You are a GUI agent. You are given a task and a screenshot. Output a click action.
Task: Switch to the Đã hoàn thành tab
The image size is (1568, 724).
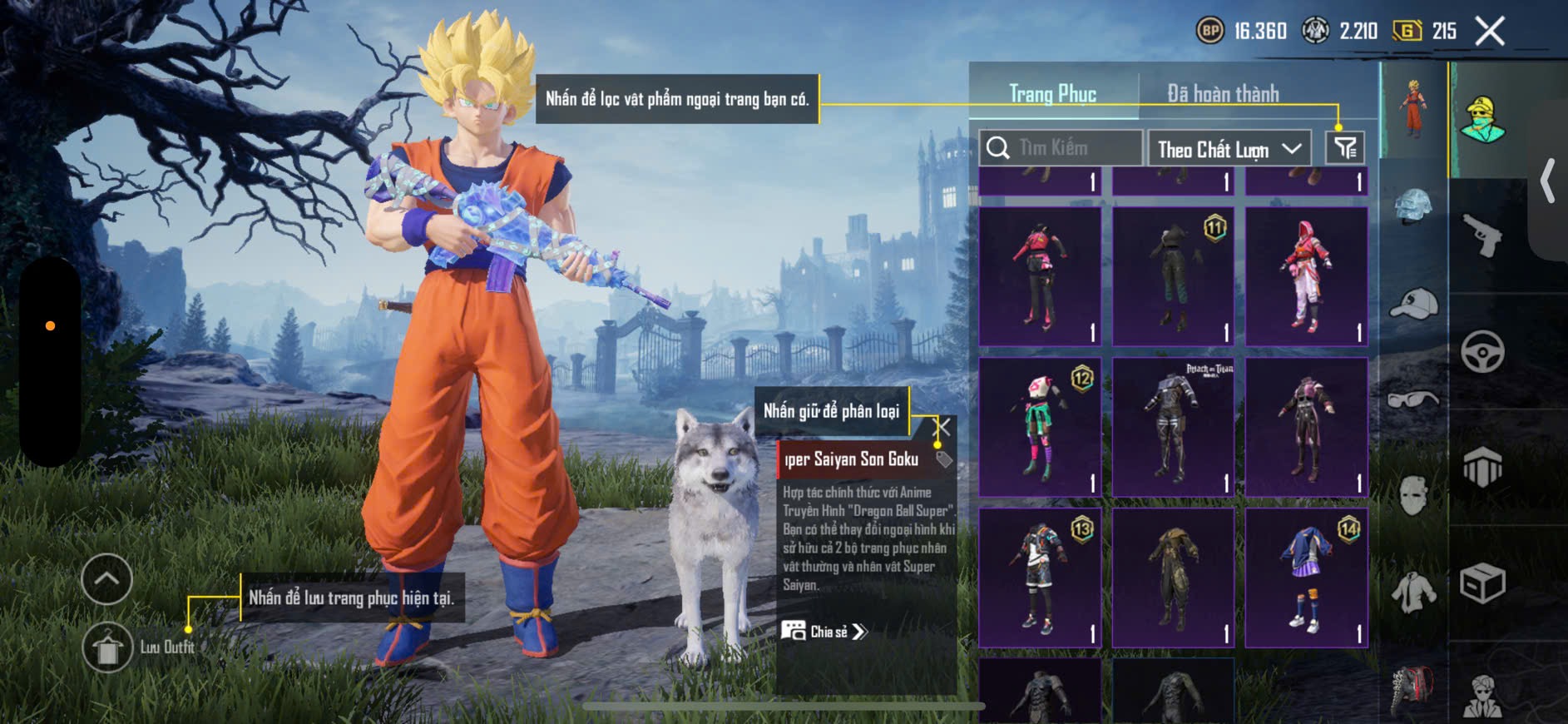point(1222,94)
